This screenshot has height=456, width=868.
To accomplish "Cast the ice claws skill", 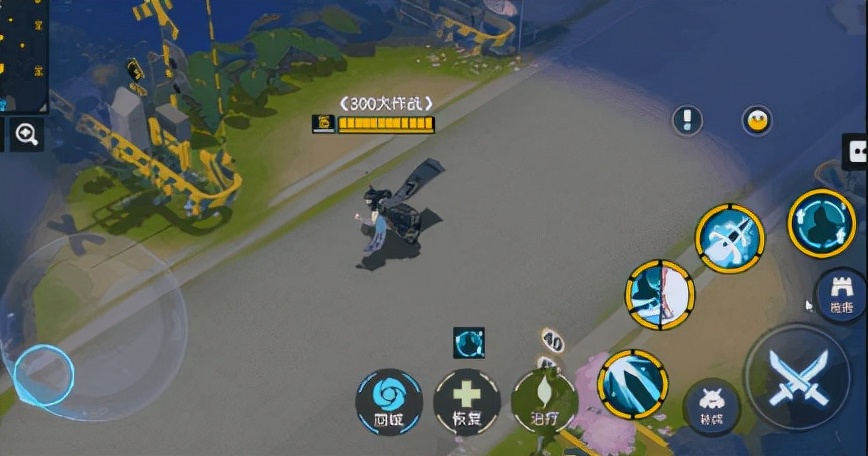I will coord(633,383).
